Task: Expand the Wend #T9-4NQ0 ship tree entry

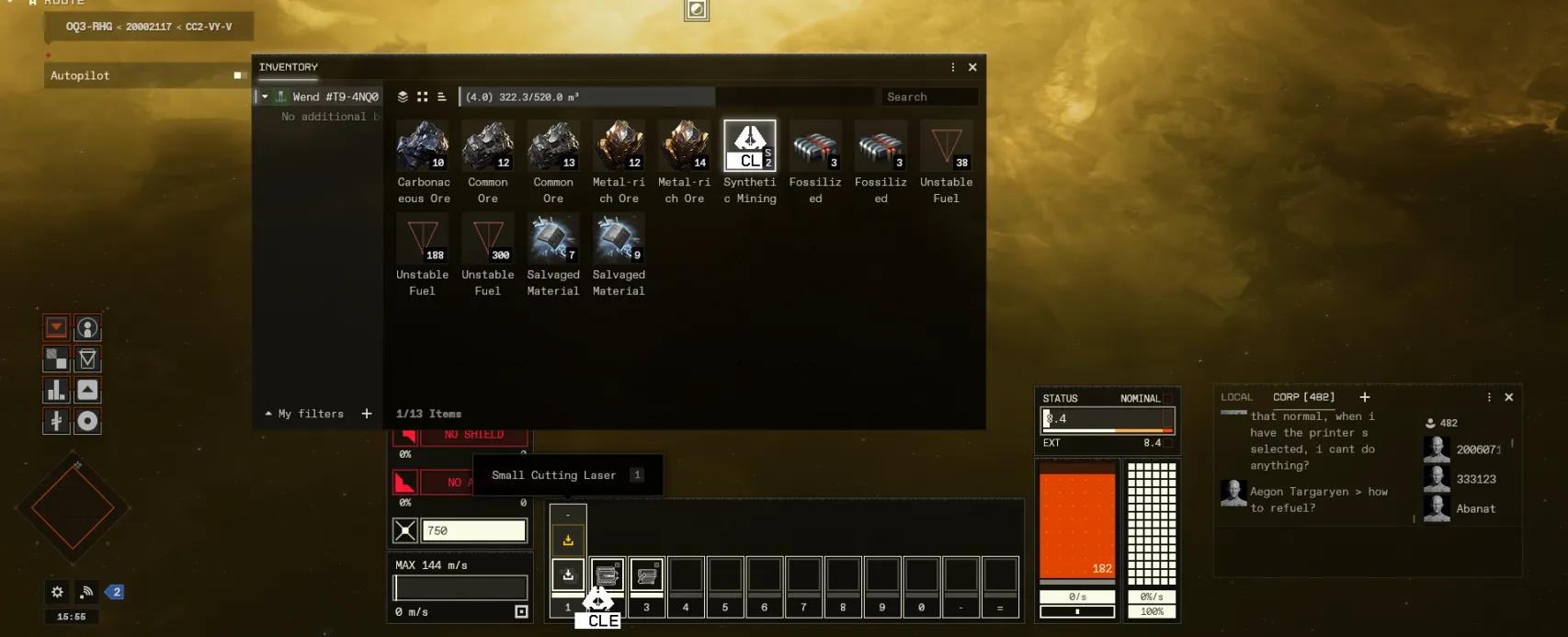Action: coord(265,97)
